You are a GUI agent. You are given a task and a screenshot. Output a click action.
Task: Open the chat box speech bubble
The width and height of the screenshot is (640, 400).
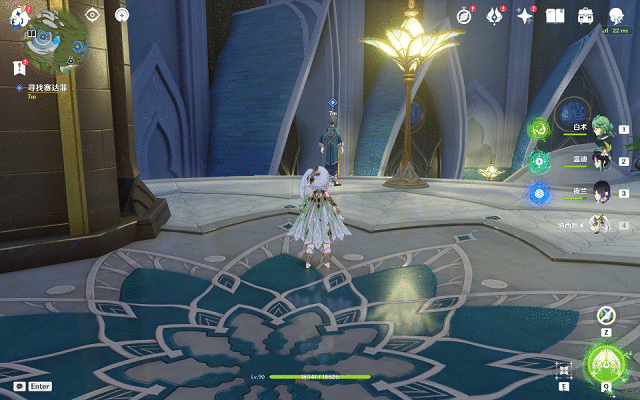19,385
